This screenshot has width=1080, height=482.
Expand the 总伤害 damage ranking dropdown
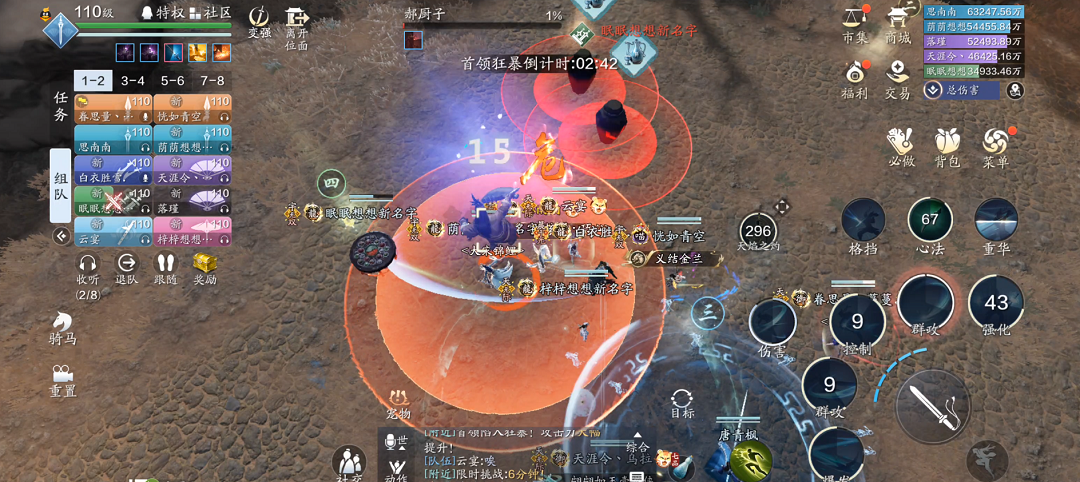933,90
